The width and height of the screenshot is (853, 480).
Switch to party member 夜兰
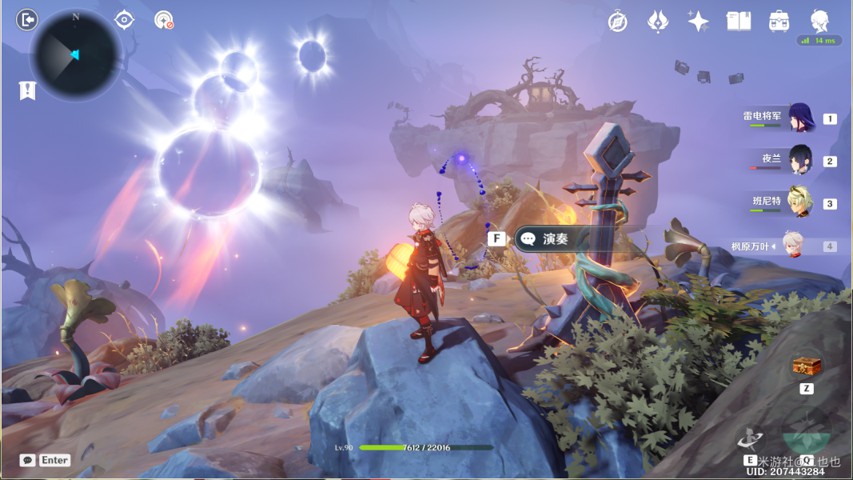800,160
